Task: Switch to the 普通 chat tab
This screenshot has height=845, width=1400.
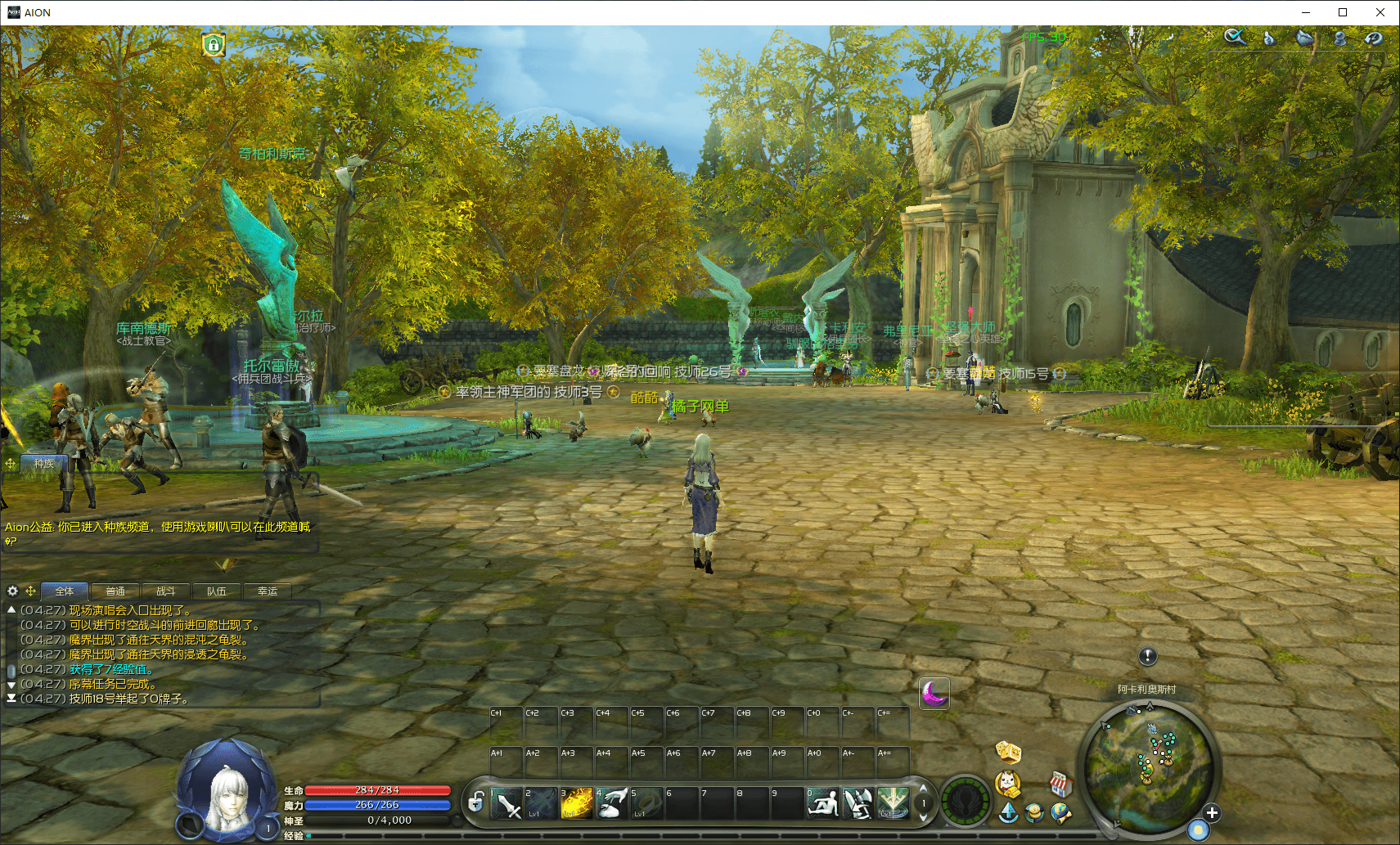Action: (115, 591)
